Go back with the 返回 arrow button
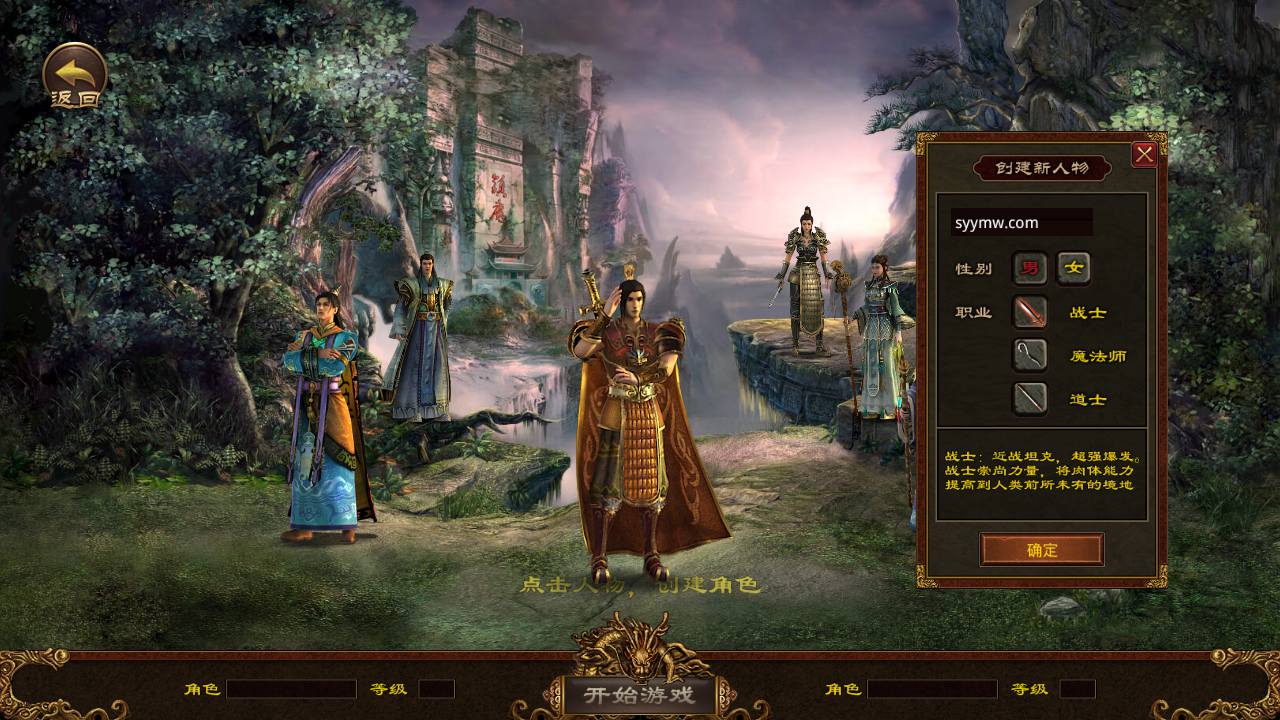Image resolution: width=1280 pixels, height=720 pixels. [75, 75]
